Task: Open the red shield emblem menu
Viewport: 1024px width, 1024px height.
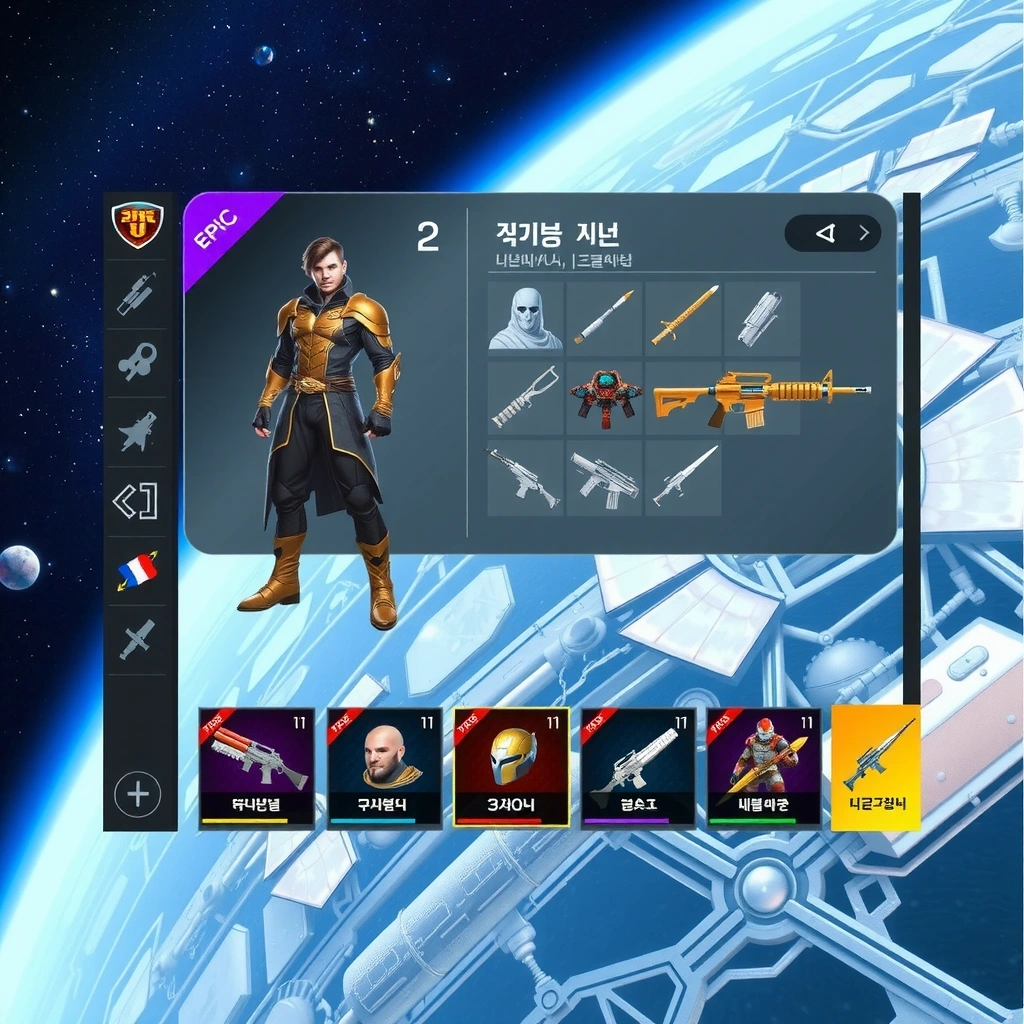Action: 138,224
